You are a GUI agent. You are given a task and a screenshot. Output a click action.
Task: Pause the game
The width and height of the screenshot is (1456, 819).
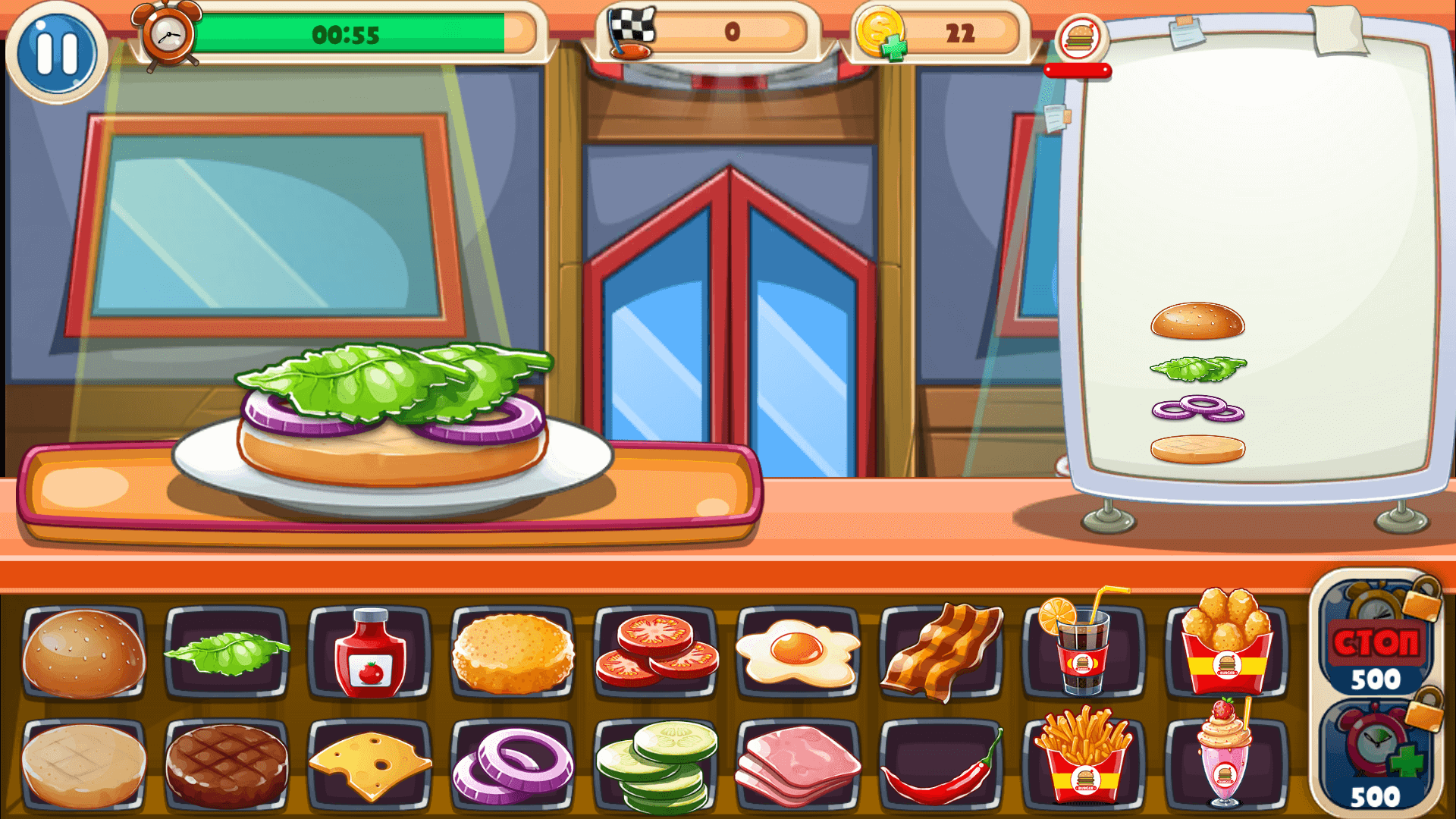57,52
